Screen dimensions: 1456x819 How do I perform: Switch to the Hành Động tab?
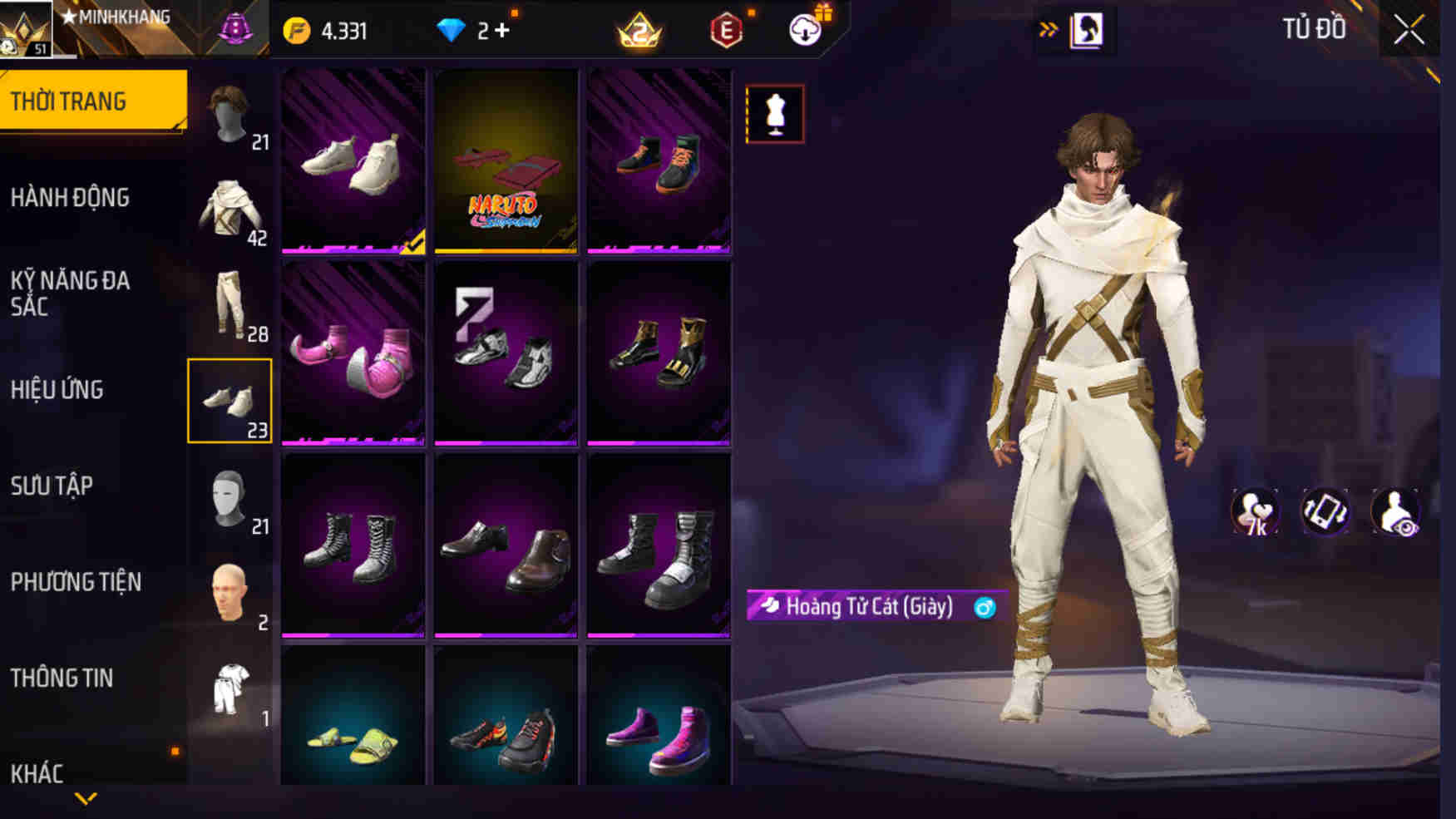(x=70, y=198)
